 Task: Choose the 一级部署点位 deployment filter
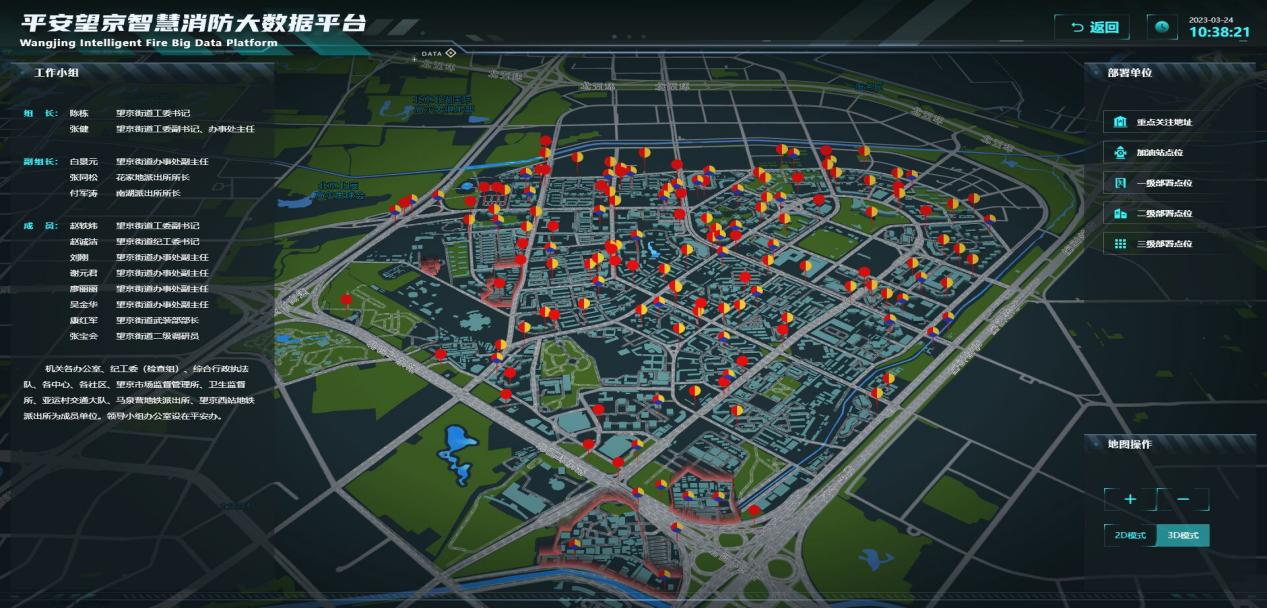(x=1162, y=183)
